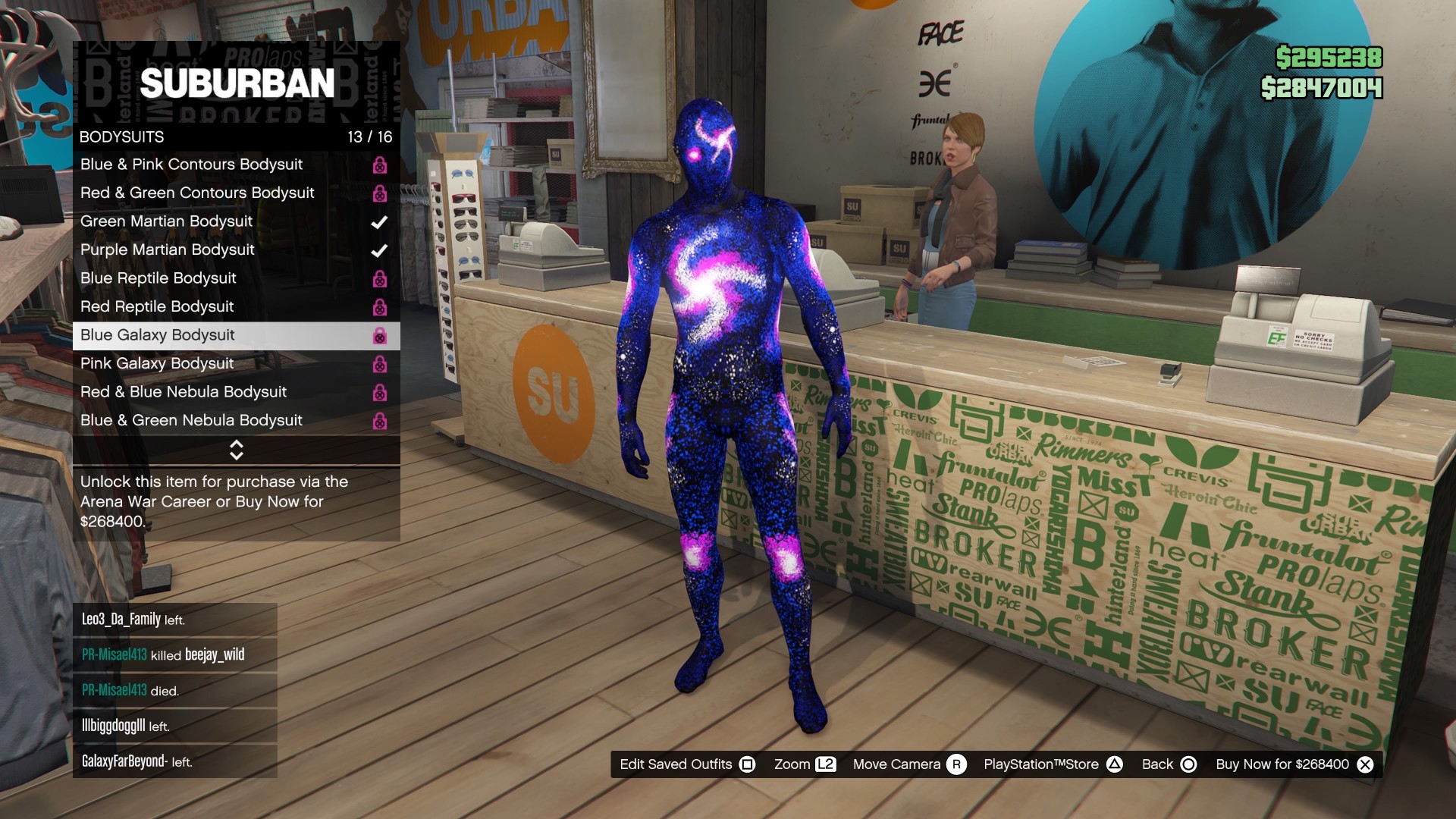Click the menu scroll arrows indicator
The width and height of the screenshot is (1456, 819).
point(236,450)
